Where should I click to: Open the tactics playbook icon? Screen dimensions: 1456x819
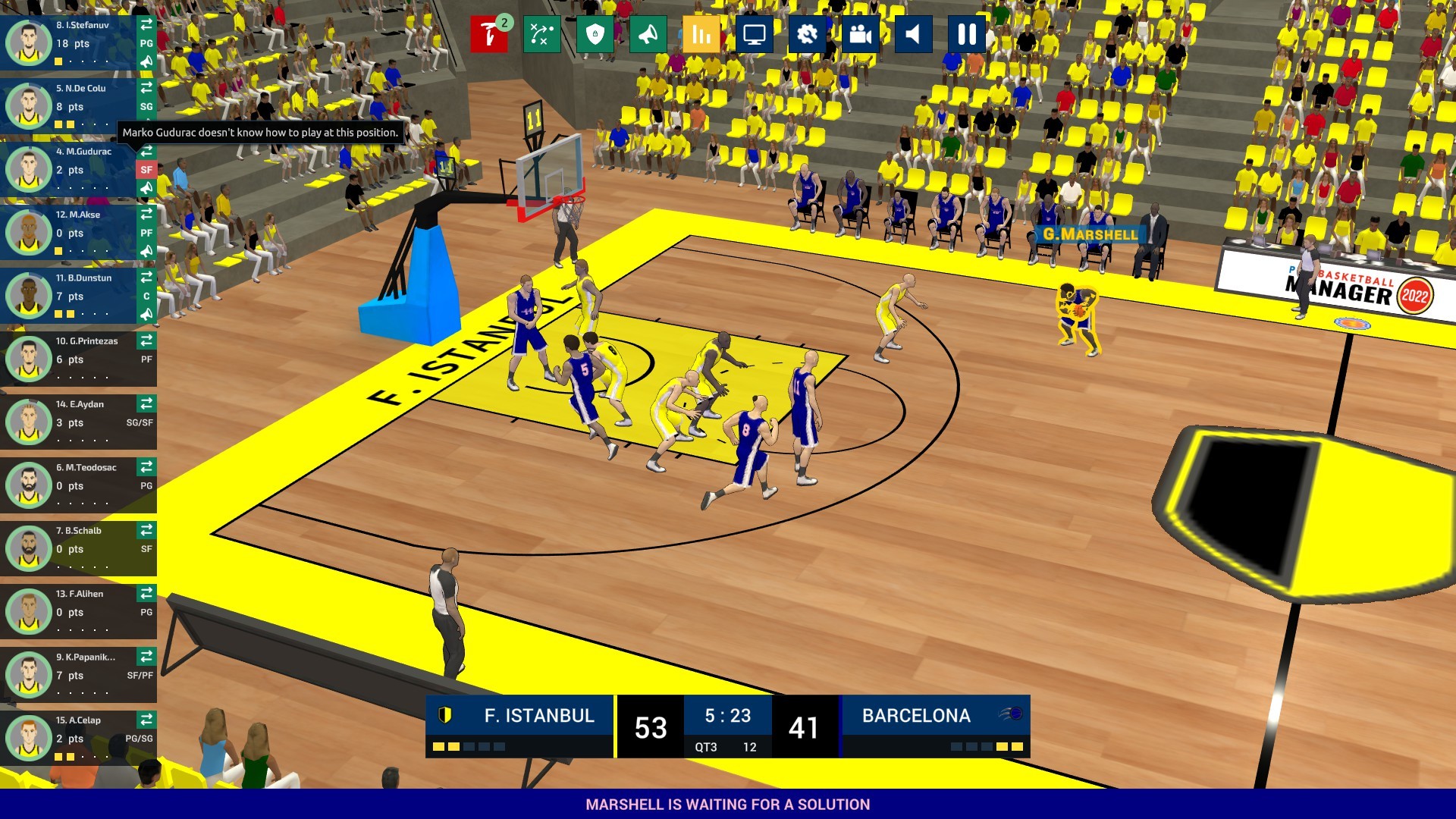pyautogui.click(x=541, y=34)
